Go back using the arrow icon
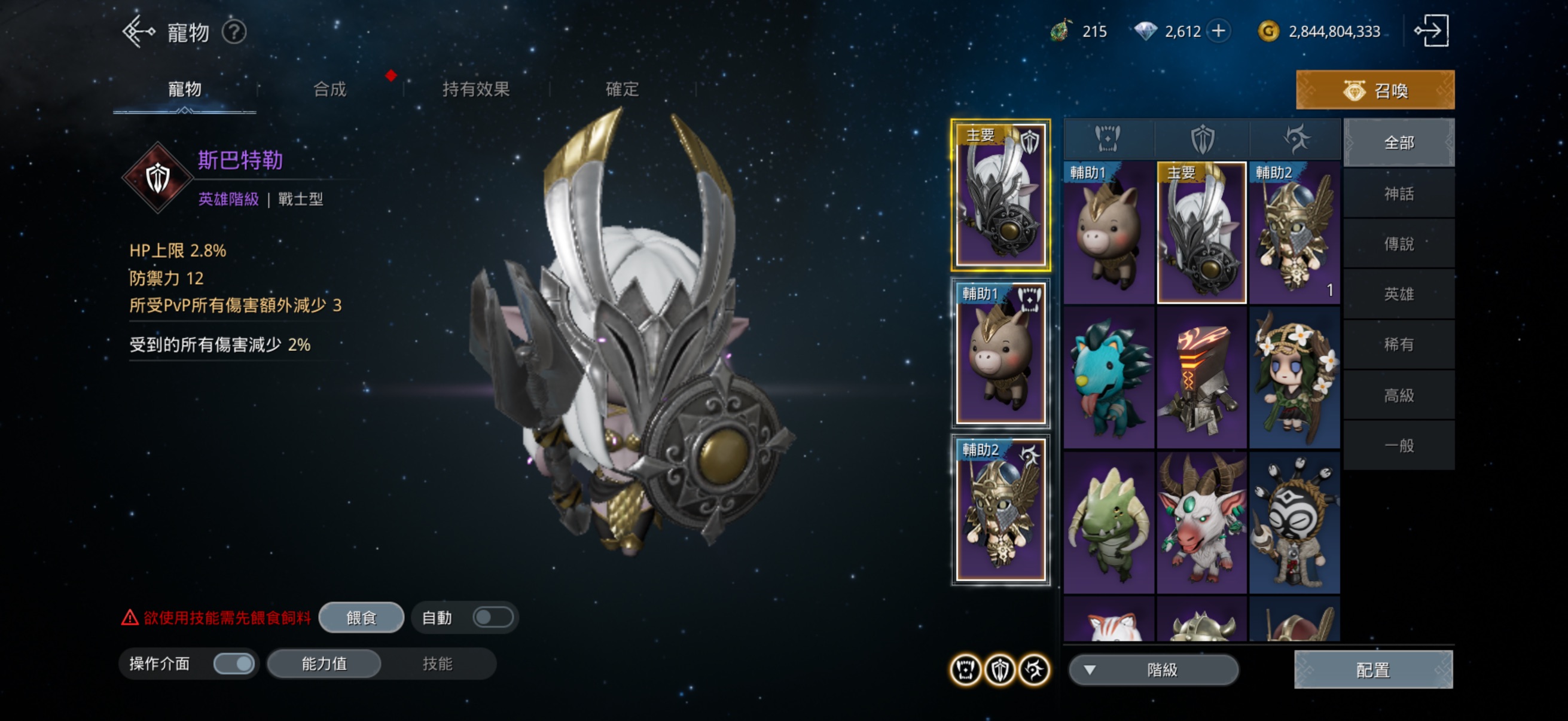This screenshot has height=721, width=1568. tap(138, 32)
